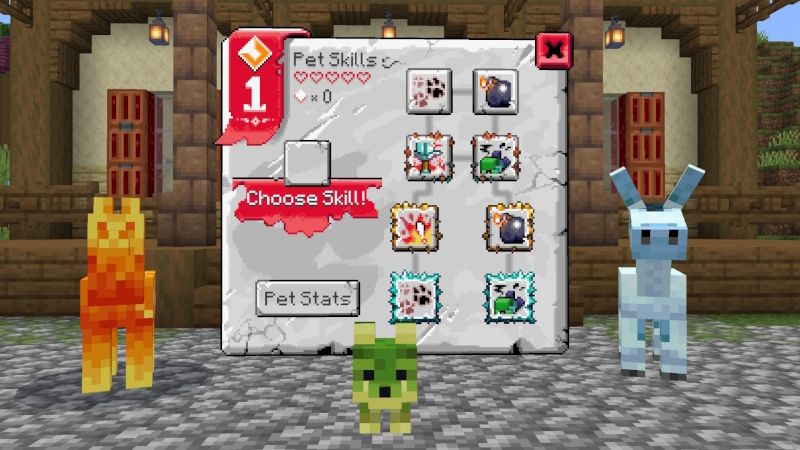Choose the green creature skill in cyan frame

pyautogui.click(x=509, y=295)
